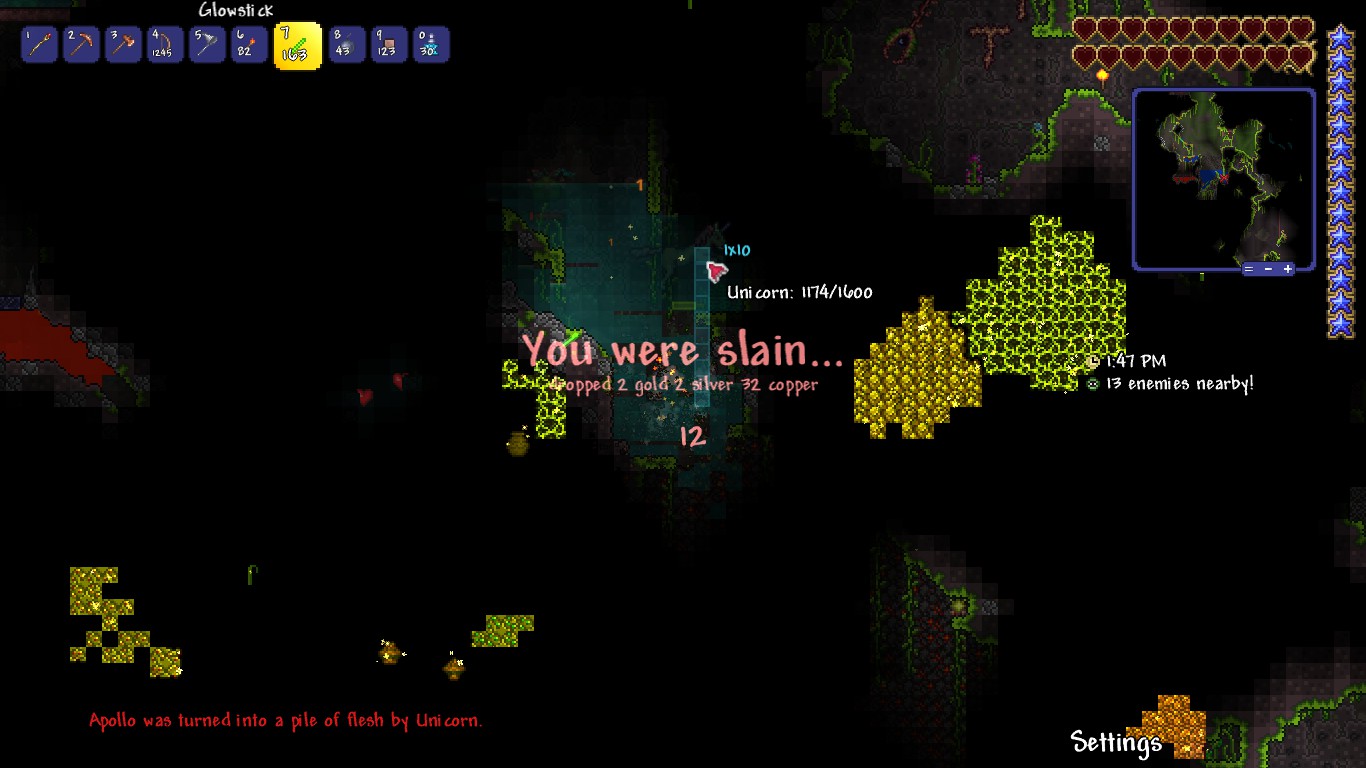Screen dimensions: 1366x768
Task: Select the blocks in hotbar slot 9
Action: pos(389,44)
